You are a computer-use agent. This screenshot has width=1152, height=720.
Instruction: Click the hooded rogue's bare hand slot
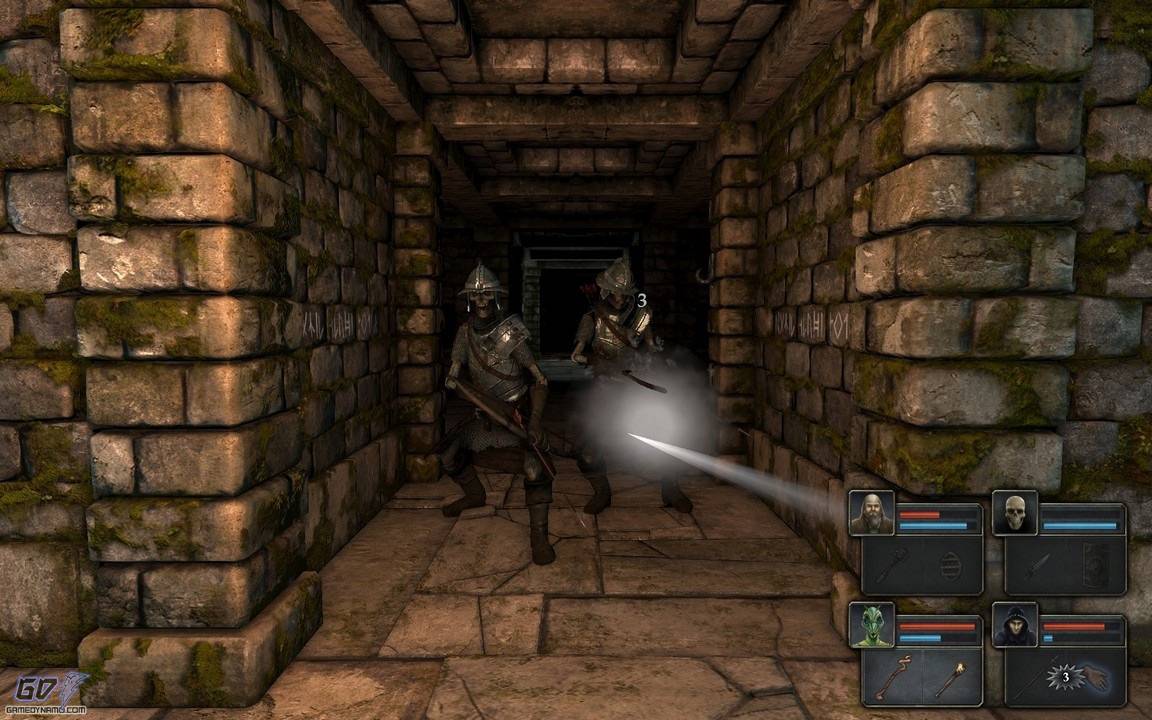tap(1095, 678)
